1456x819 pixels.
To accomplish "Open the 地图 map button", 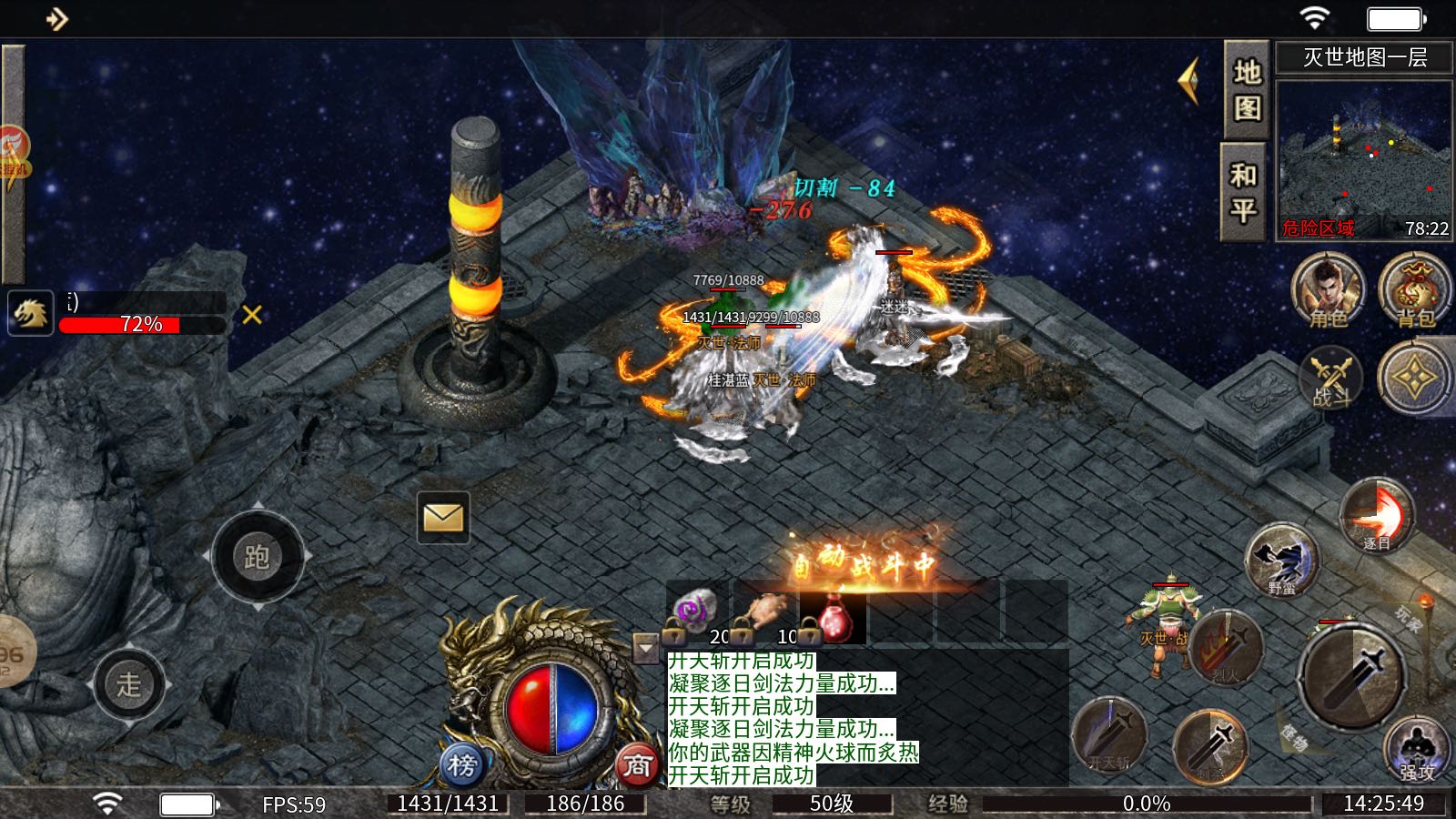I will click(1246, 89).
